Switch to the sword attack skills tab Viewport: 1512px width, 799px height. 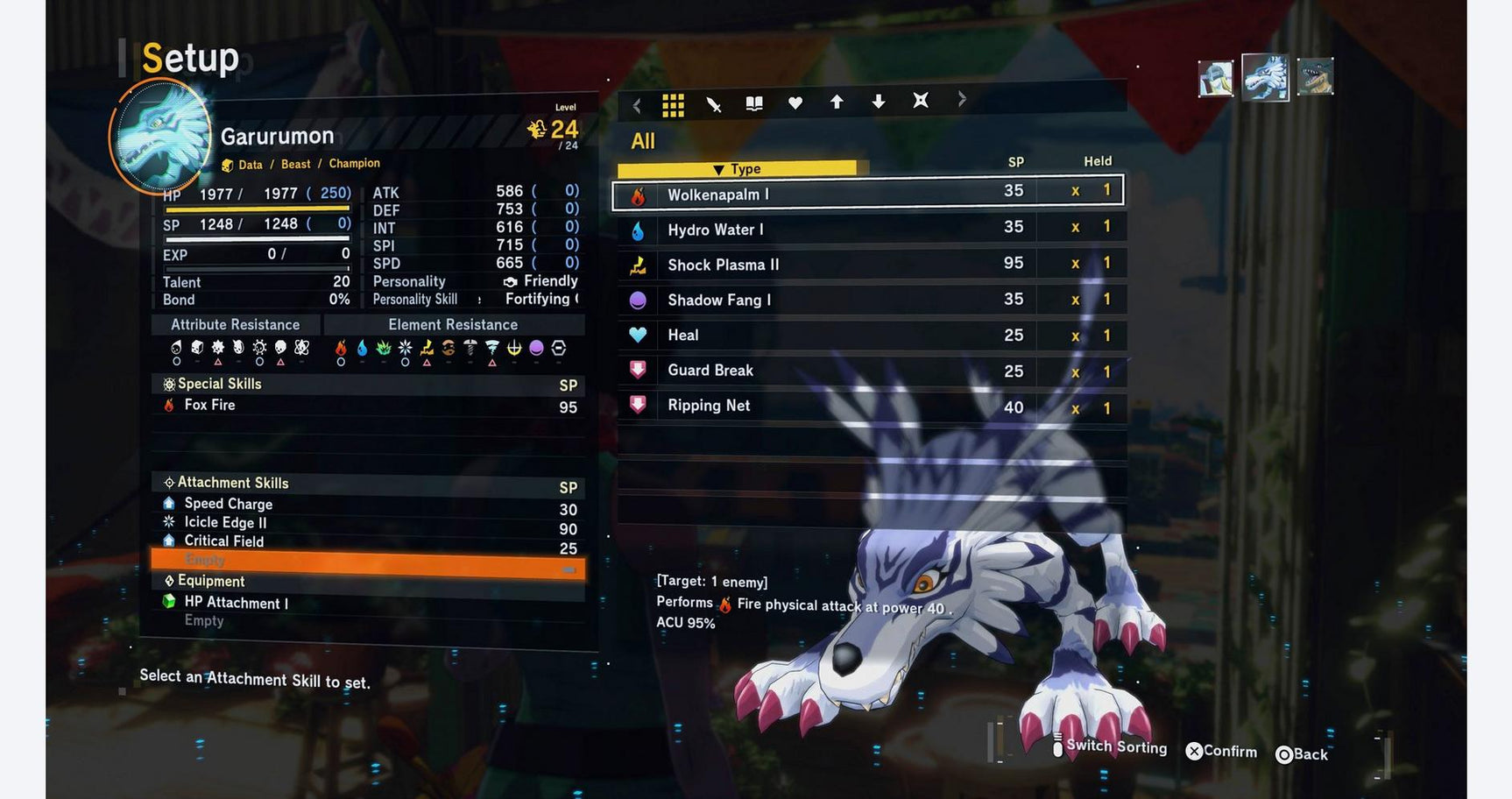tap(714, 105)
